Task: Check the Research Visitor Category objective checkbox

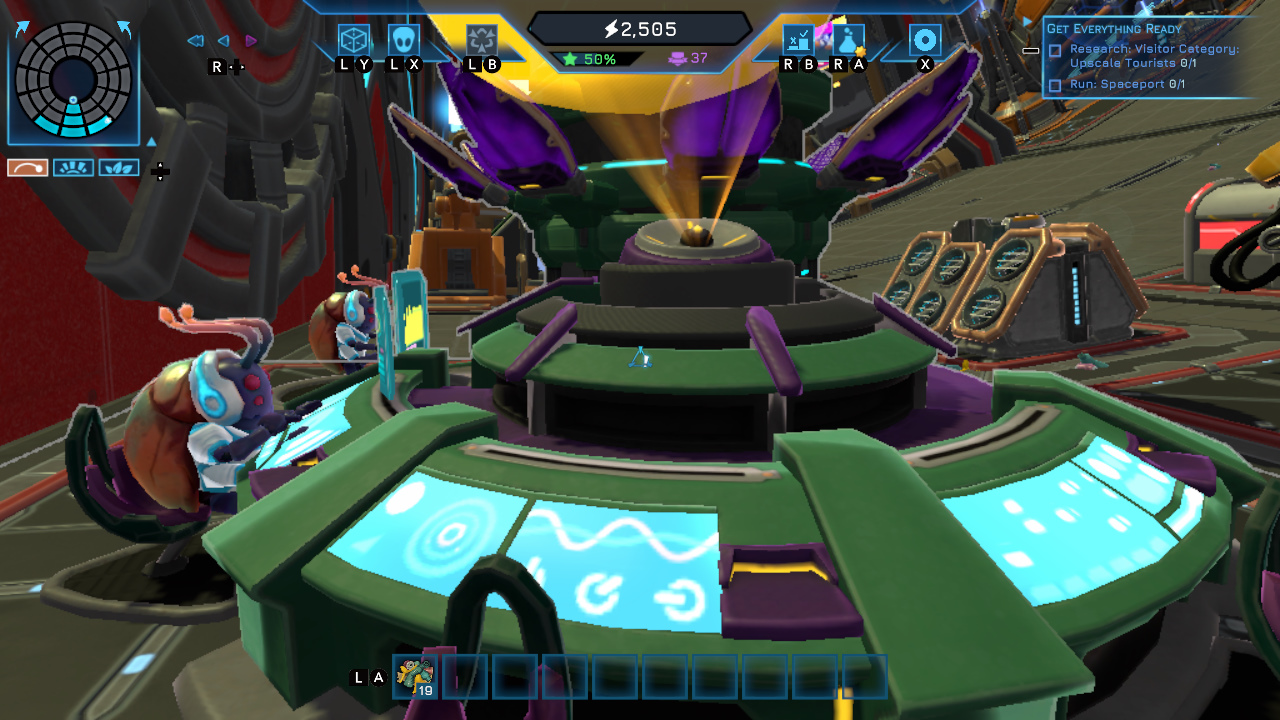Action: 1056,51
